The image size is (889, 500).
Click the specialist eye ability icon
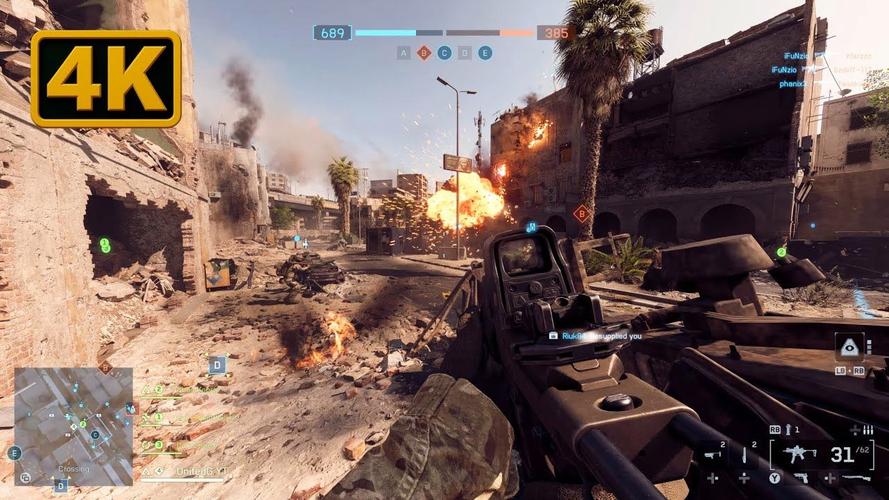(848, 346)
